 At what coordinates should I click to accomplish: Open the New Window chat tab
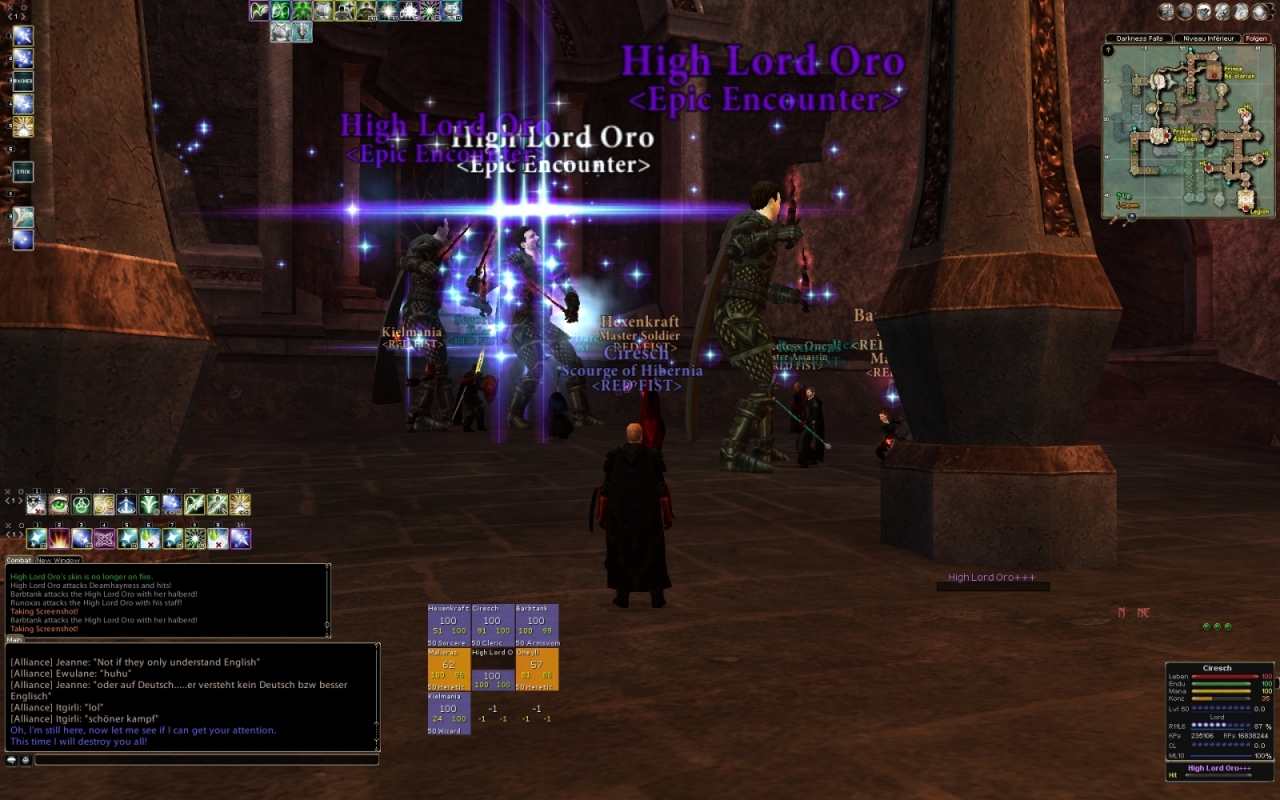point(58,560)
